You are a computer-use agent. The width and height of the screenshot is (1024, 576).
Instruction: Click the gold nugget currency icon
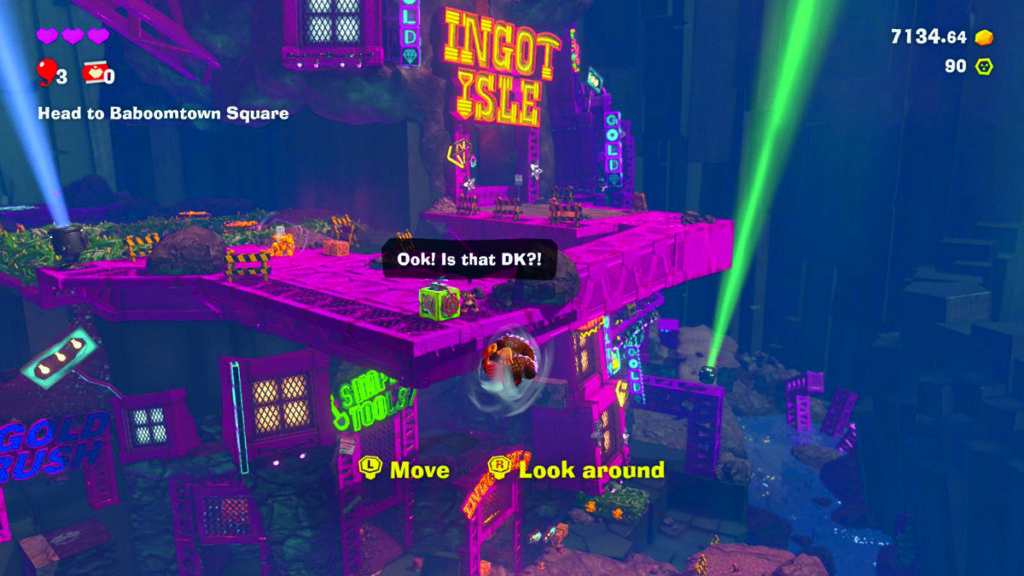(x=984, y=37)
